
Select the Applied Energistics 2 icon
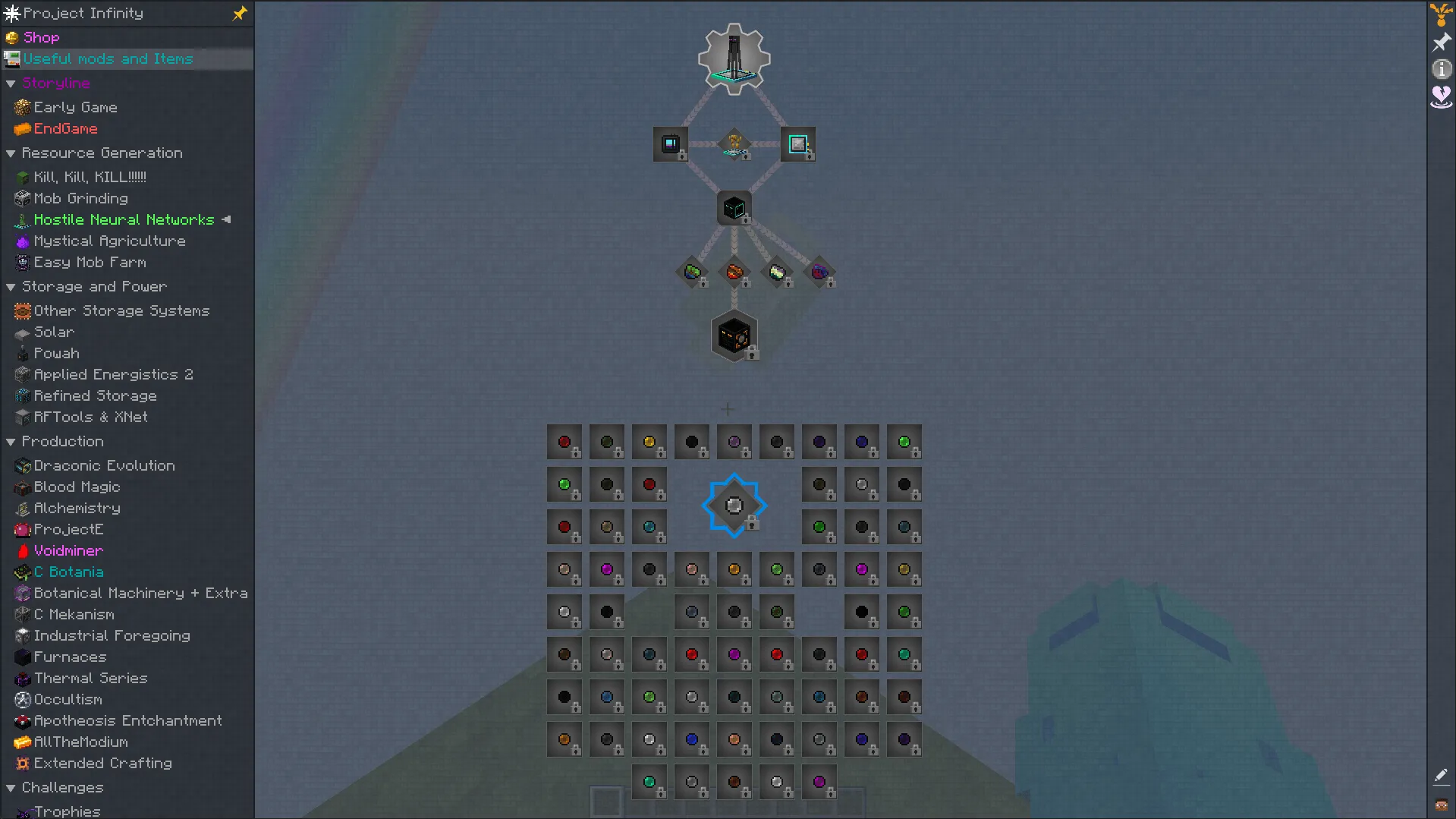pyautogui.click(x=22, y=374)
